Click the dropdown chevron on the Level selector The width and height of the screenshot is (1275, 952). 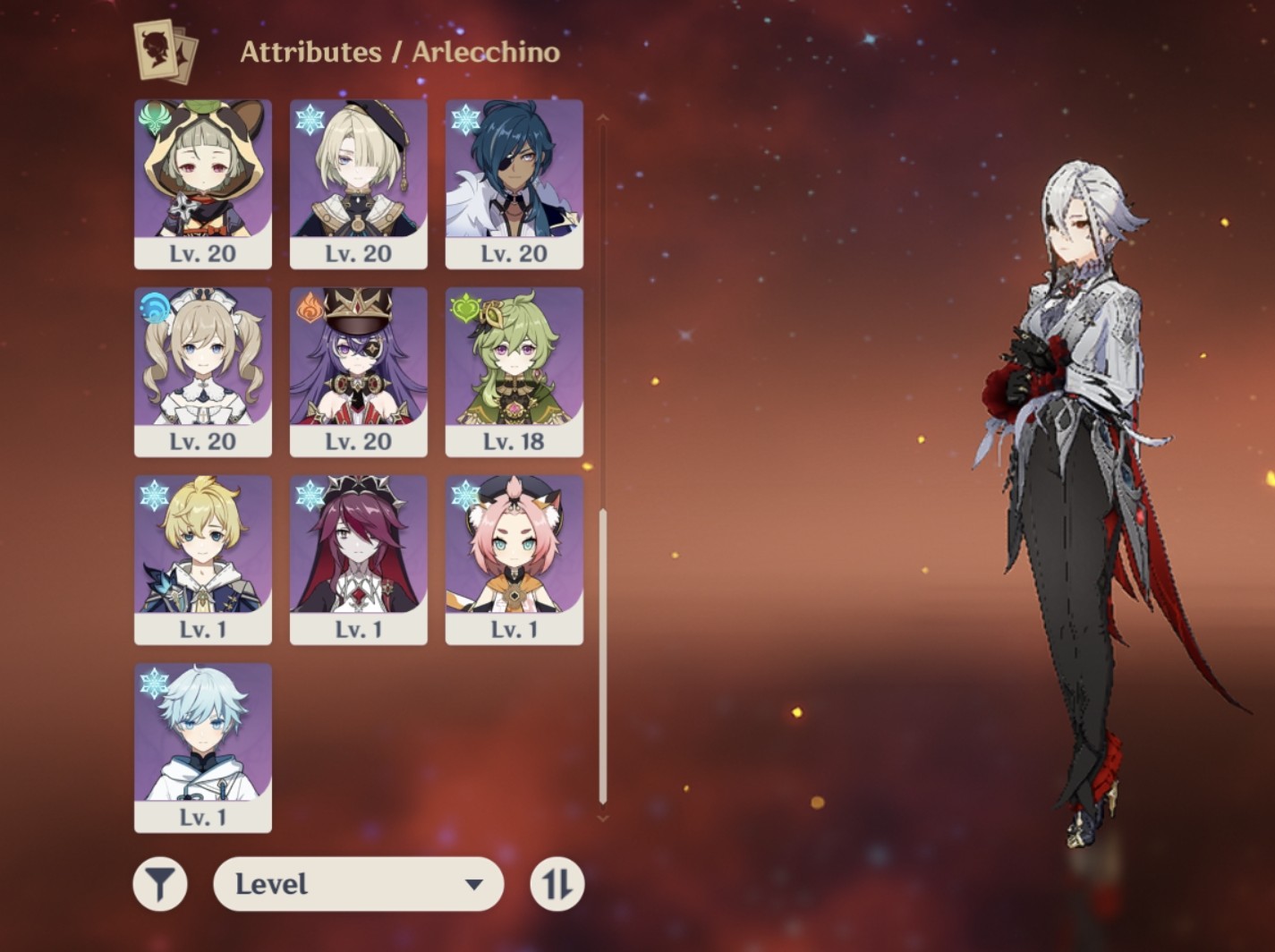(474, 883)
